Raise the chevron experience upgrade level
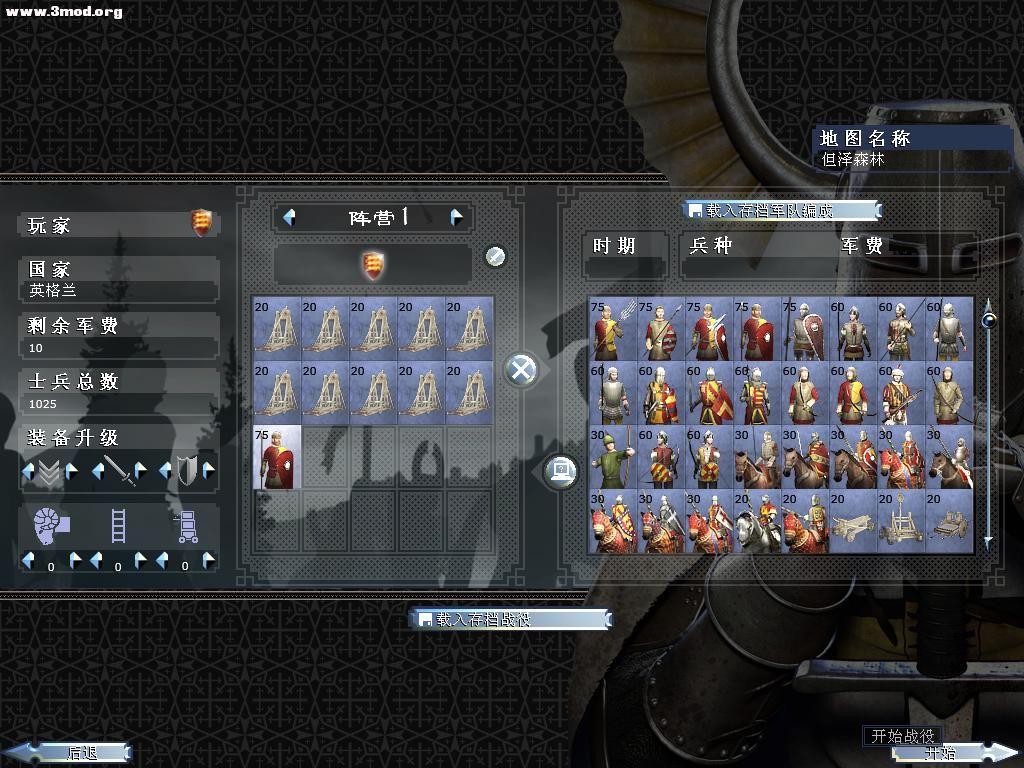Screen dimensions: 1024x768 pyautogui.click(x=71, y=471)
